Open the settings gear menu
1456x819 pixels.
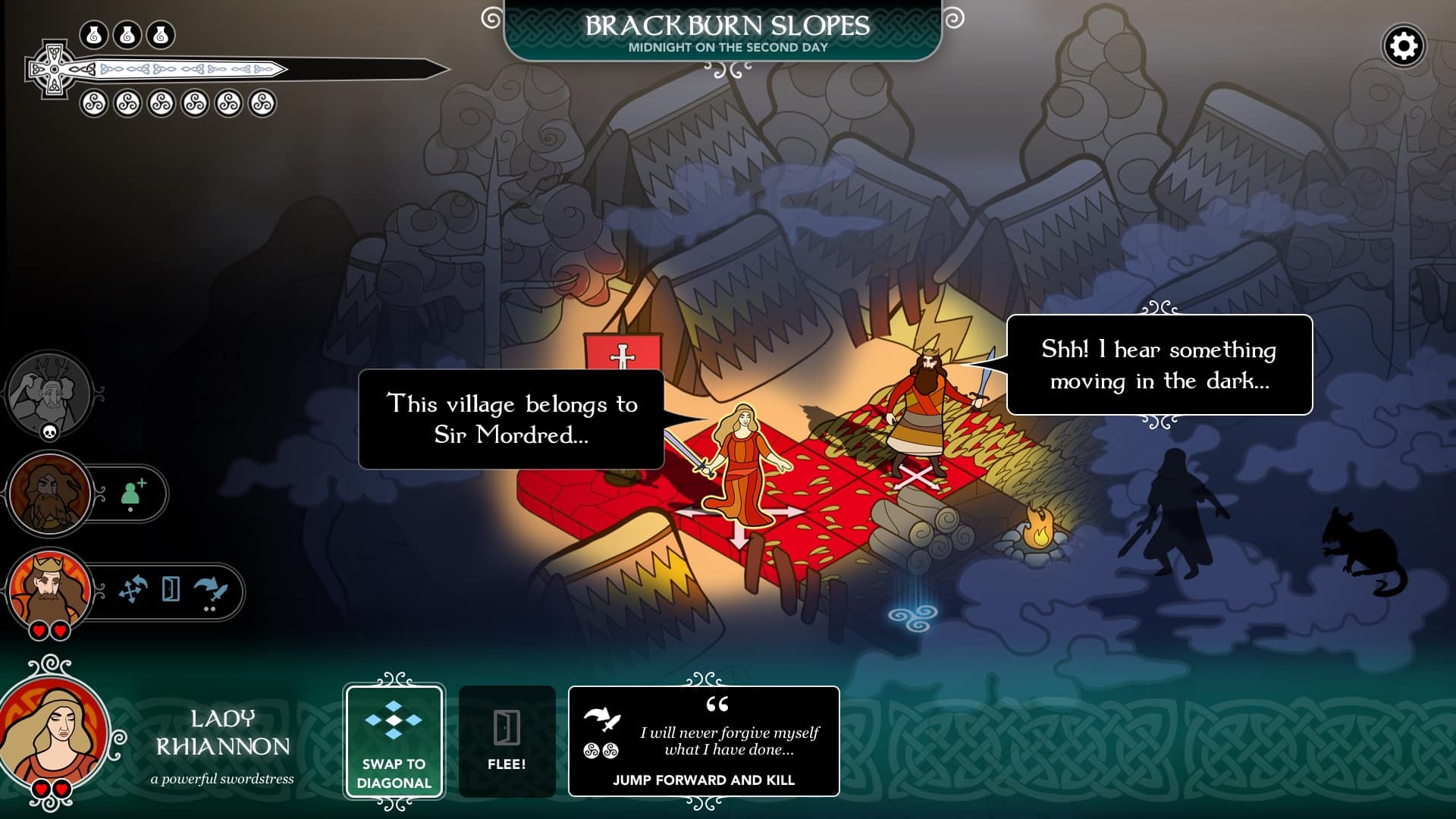(1404, 46)
